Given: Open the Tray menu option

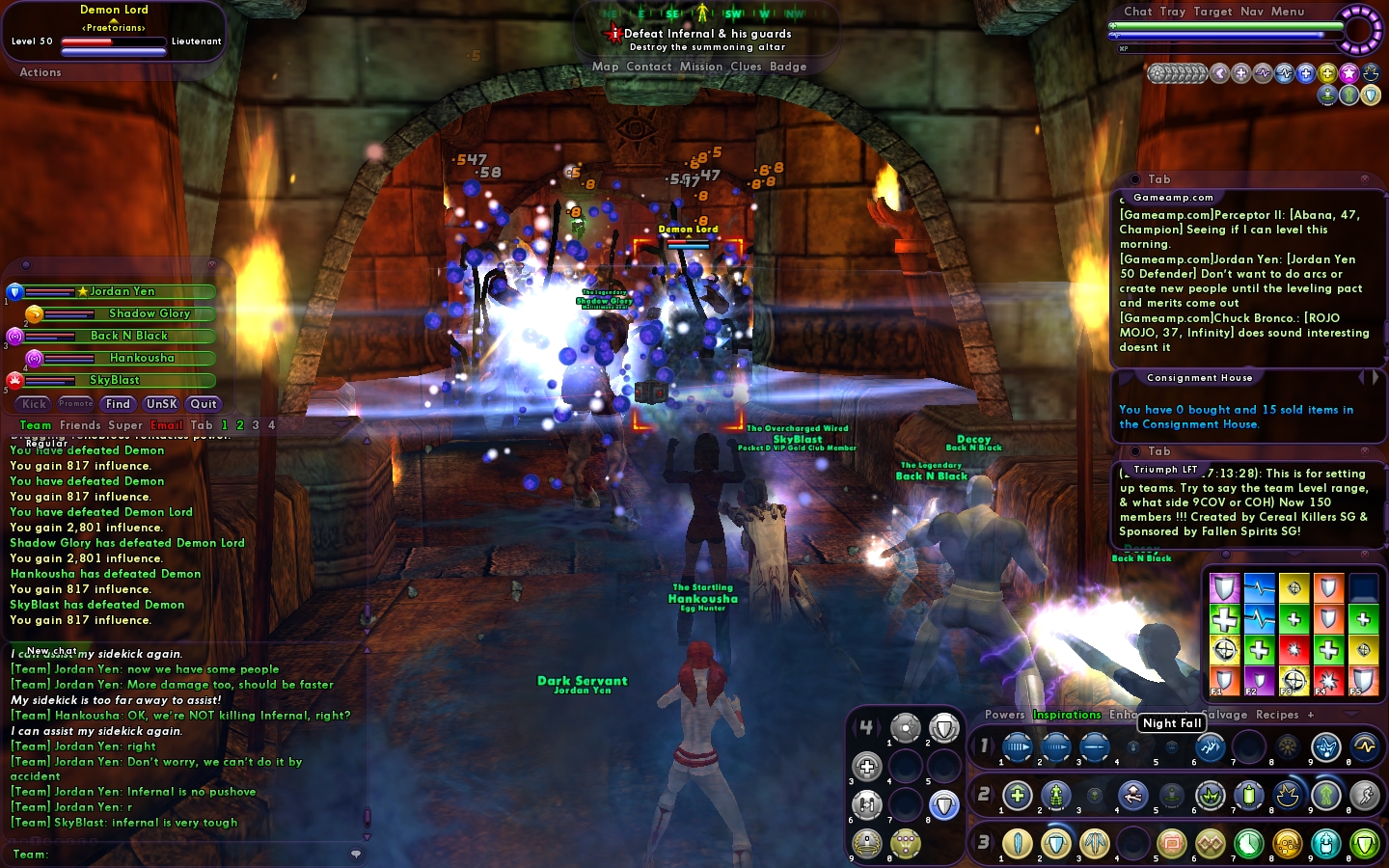Looking at the screenshot, I should click(1172, 12).
